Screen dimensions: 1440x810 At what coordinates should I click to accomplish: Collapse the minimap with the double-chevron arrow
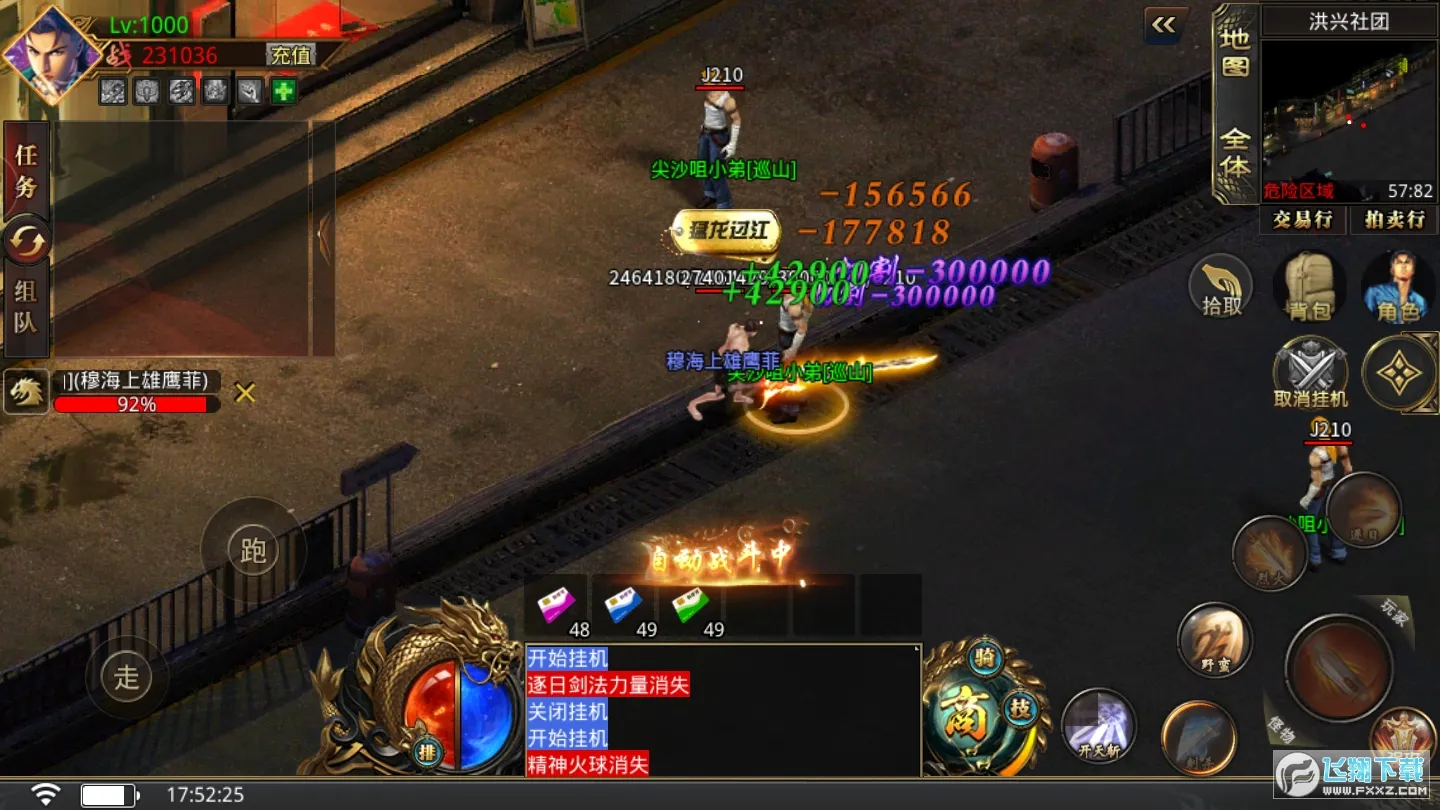coord(1163,25)
